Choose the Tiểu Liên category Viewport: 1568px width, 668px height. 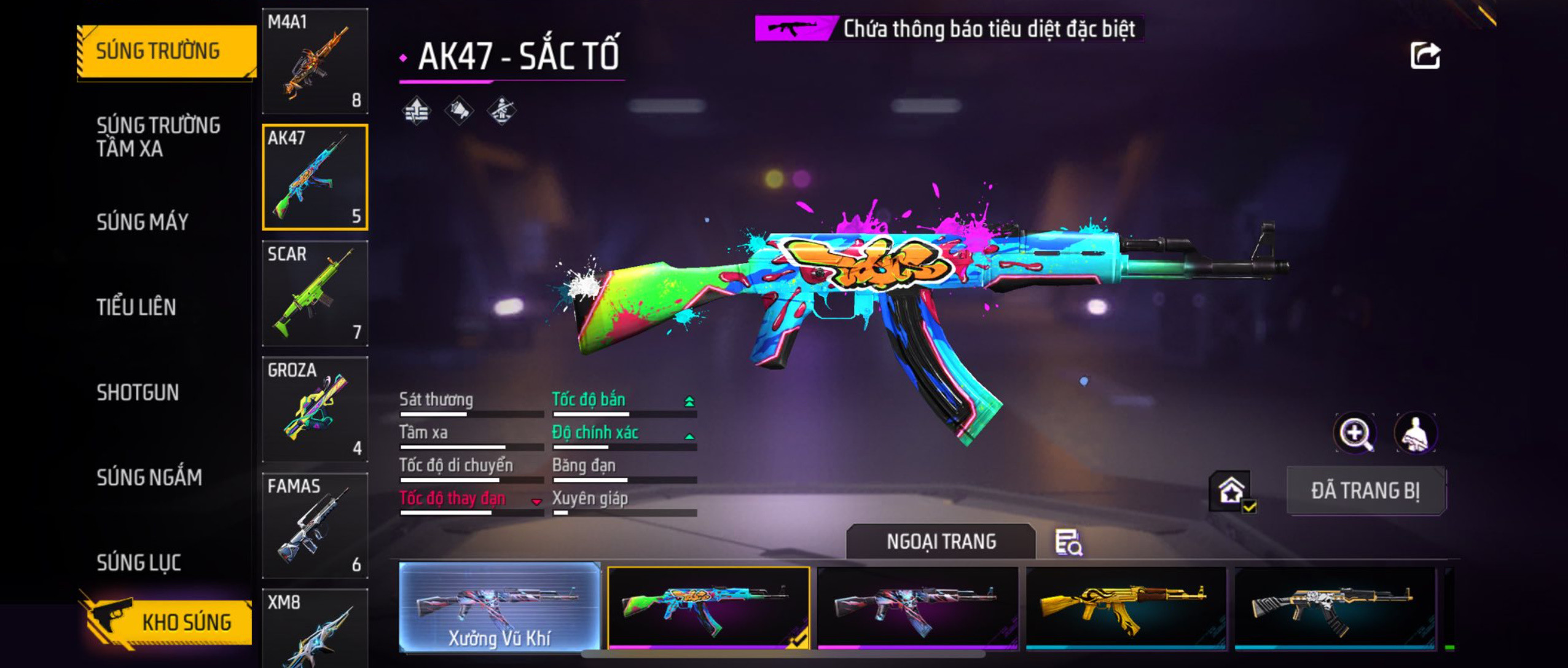(x=136, y=307)
